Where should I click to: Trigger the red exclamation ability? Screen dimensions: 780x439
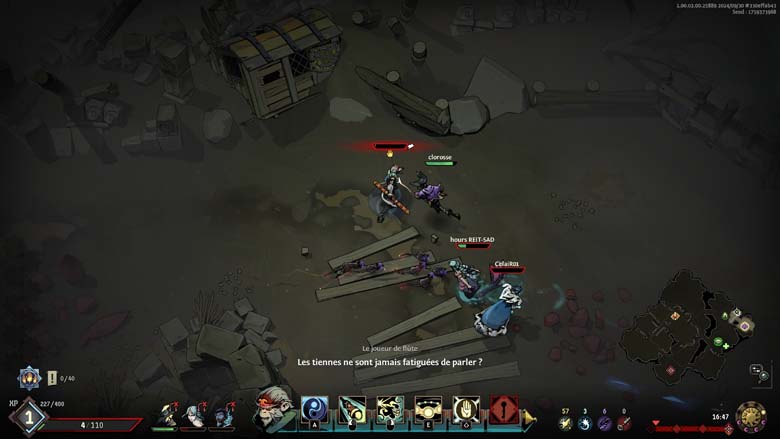pos(504,410)
